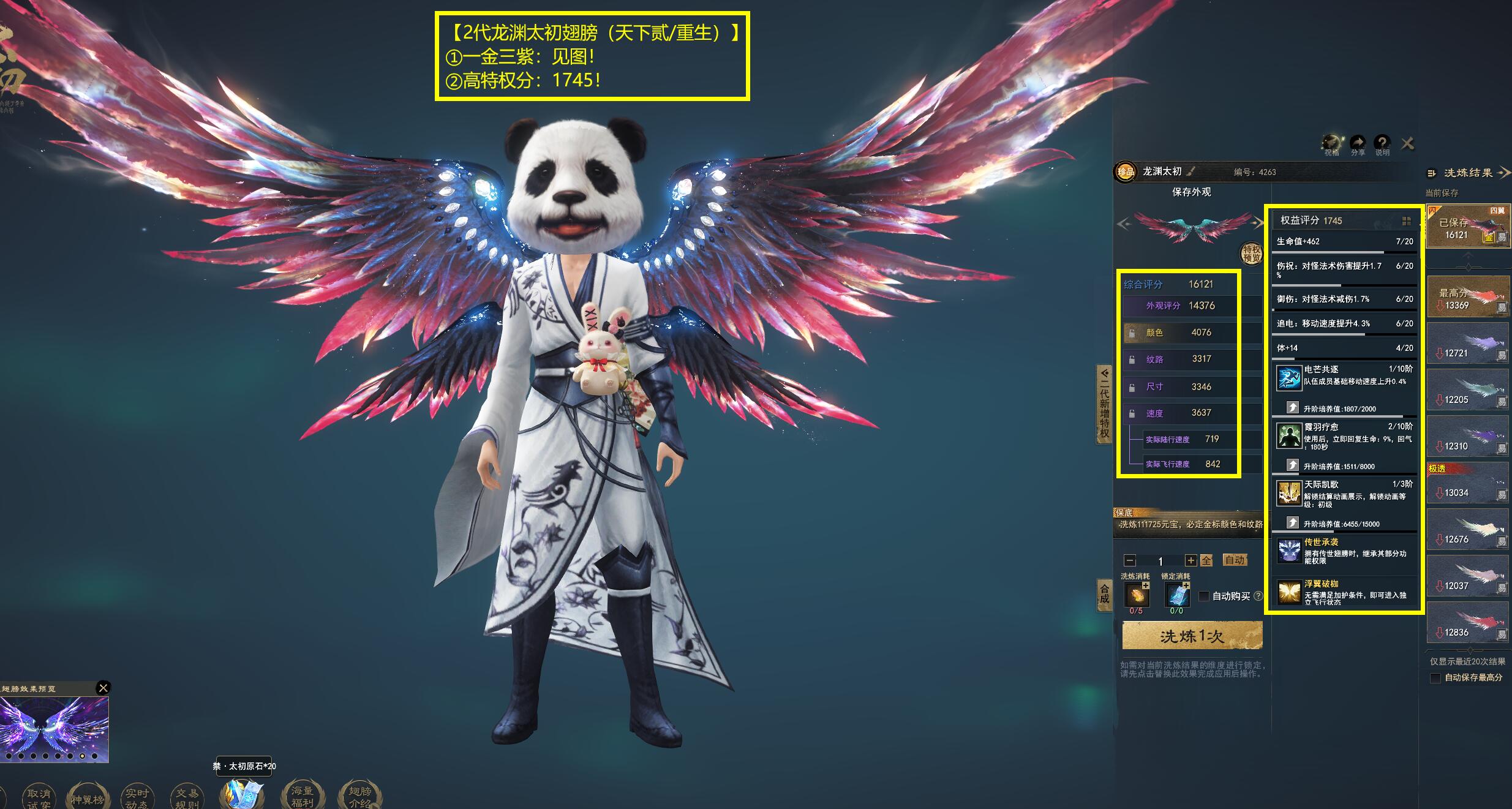Close the wing refinement panel
This screenshot has width=1512, height=809.
1408,143
